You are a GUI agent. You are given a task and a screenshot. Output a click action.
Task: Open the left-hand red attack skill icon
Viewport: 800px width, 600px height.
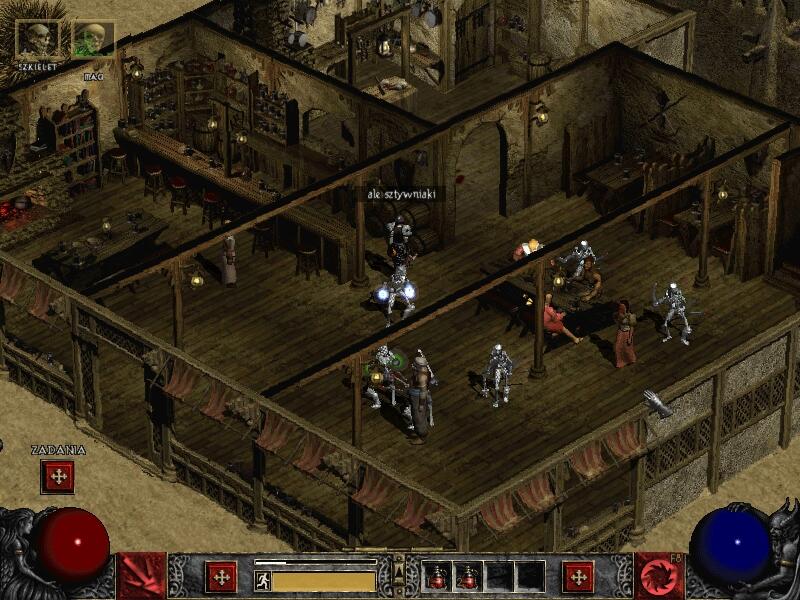[141, 576]
